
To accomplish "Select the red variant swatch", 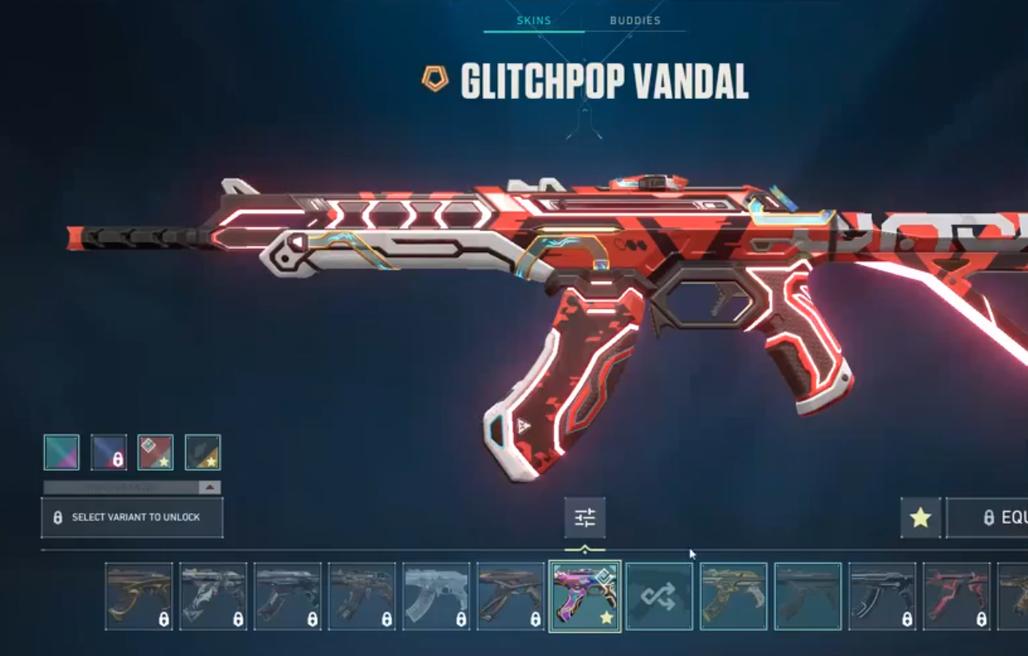I will pyautogui.click(x=155, y=452).
